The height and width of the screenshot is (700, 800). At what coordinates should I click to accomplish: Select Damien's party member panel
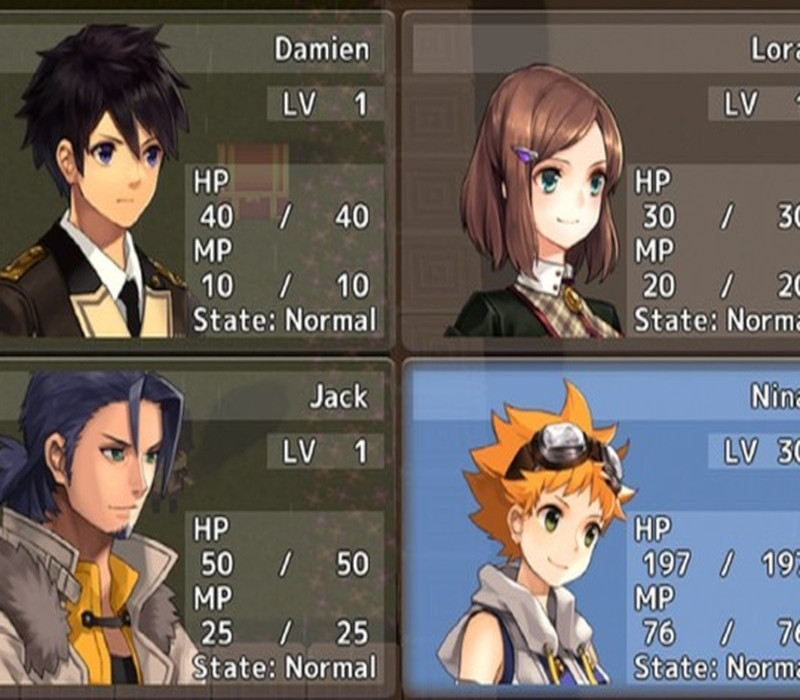click(x=195, y=180)
